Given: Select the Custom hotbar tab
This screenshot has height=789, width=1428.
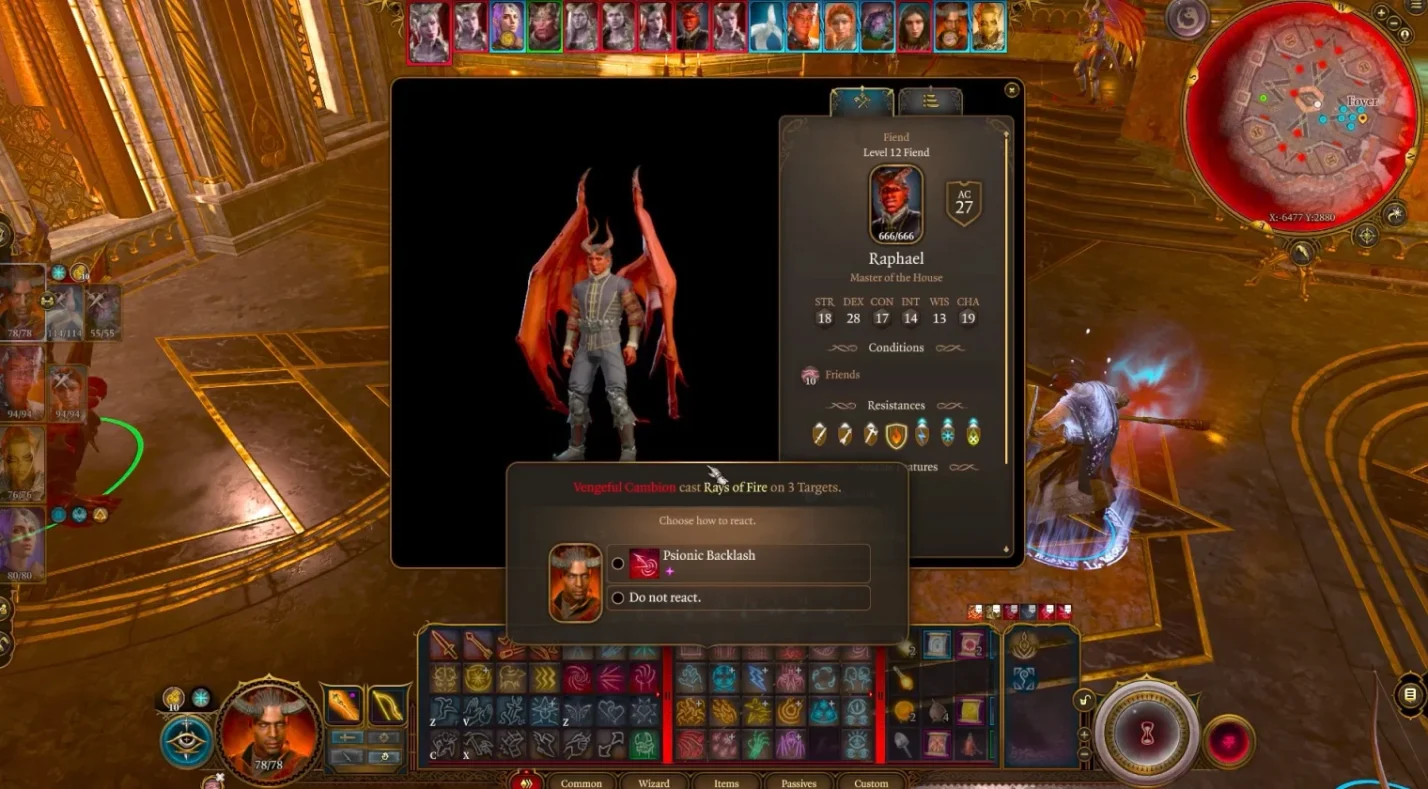Looking at the screenshot, I should click(x=871, y=783).
